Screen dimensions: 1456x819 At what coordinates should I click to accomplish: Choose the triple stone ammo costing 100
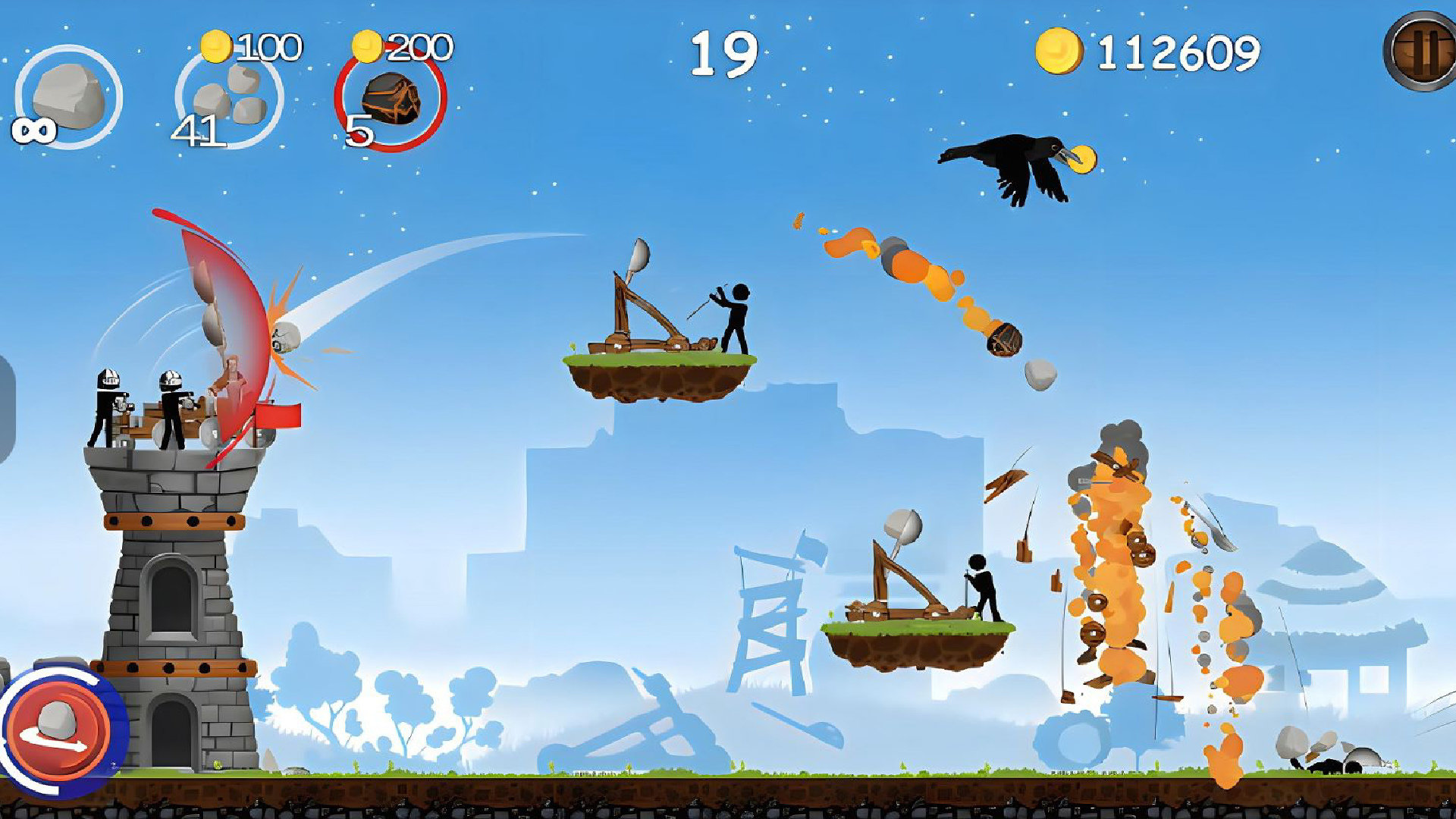(229, 99)
